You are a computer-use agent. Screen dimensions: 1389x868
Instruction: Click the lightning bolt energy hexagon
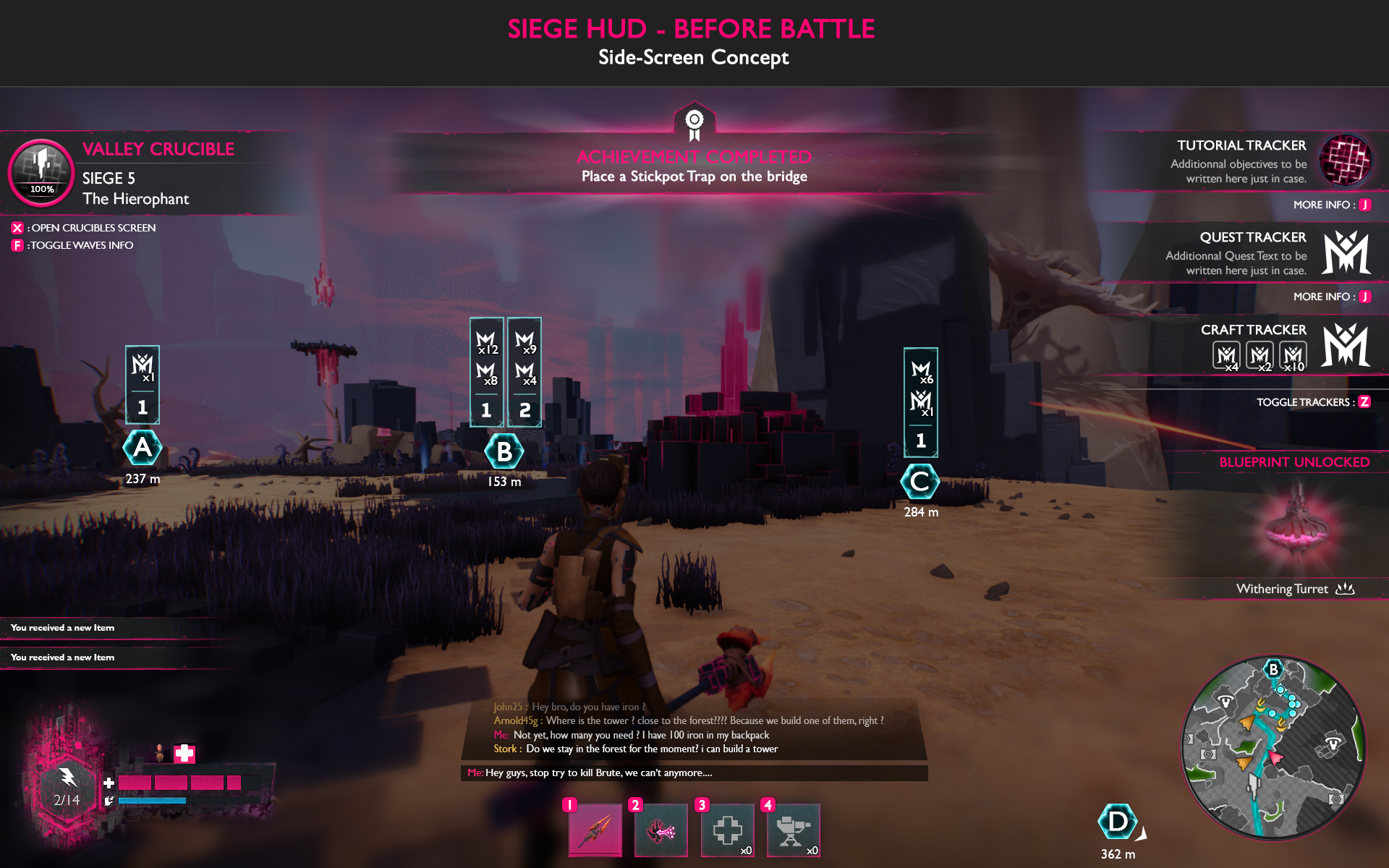[x=67, y=787]
